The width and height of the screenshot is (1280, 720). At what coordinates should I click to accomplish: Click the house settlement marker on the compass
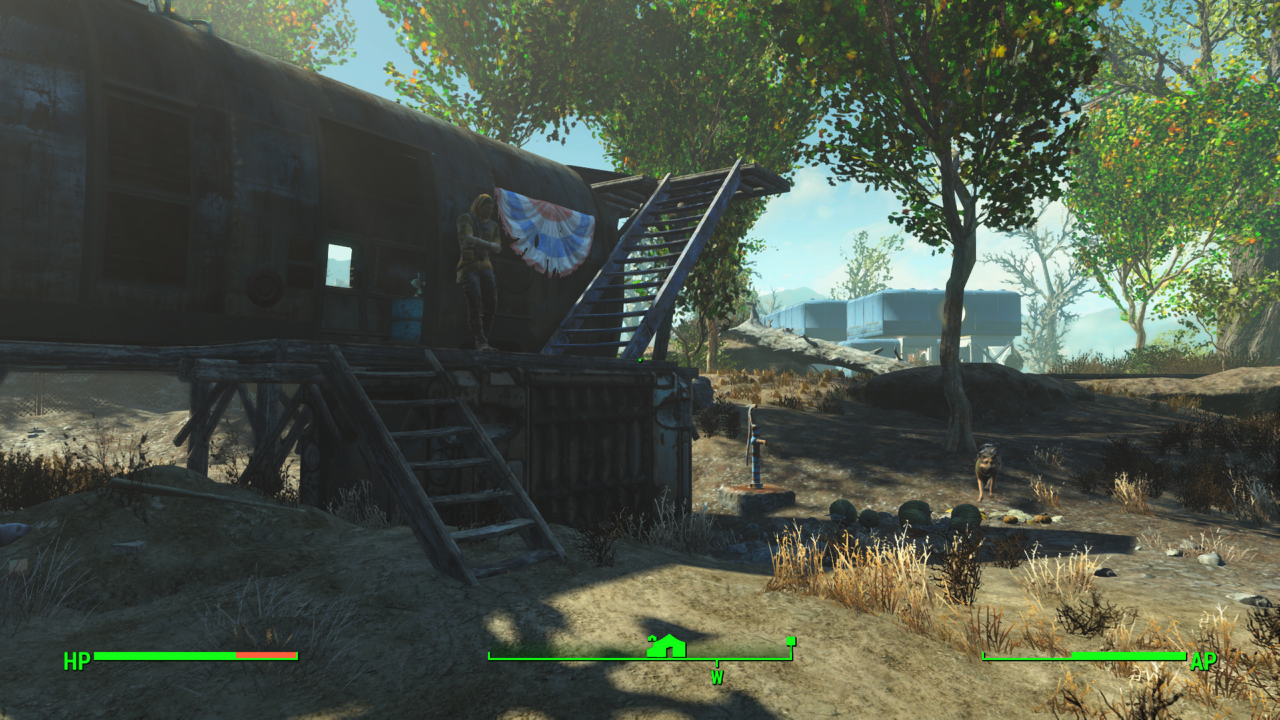[666, 646]
